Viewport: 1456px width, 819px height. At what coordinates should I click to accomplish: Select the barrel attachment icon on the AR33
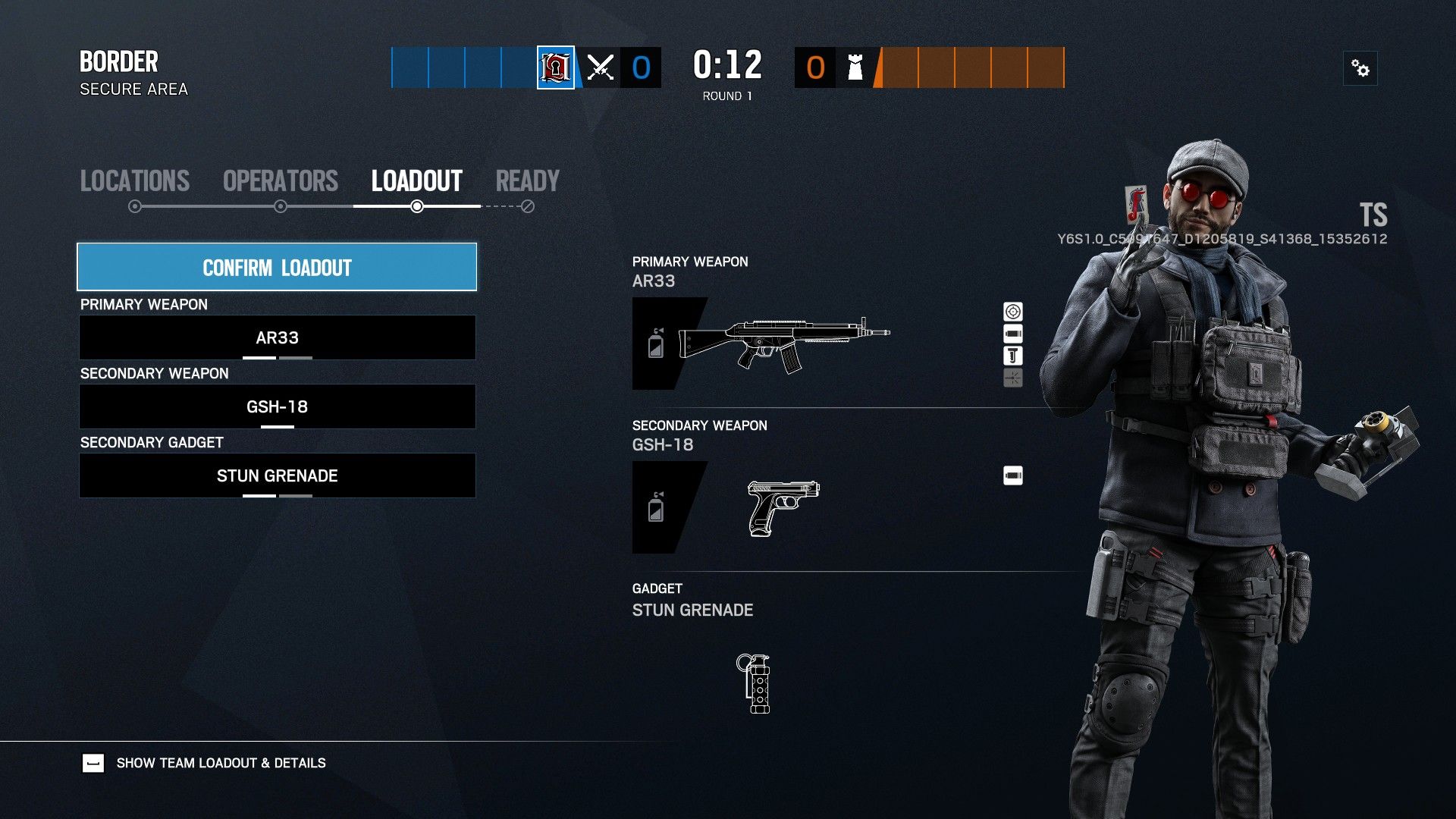point(1012,332)
